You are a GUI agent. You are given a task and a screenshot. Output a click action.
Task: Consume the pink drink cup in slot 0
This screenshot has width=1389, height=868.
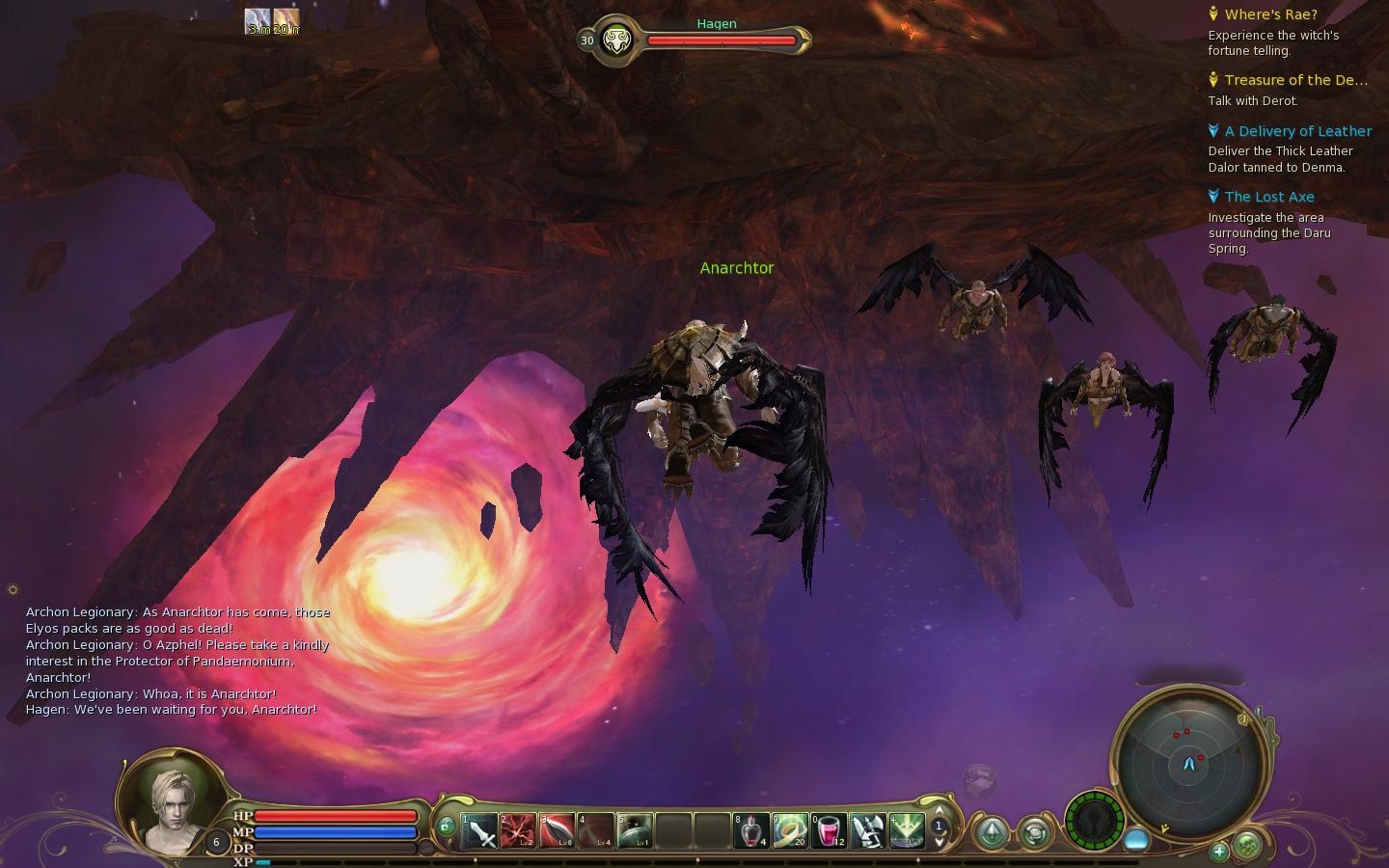pyautogui.click(x=829, y=830)
